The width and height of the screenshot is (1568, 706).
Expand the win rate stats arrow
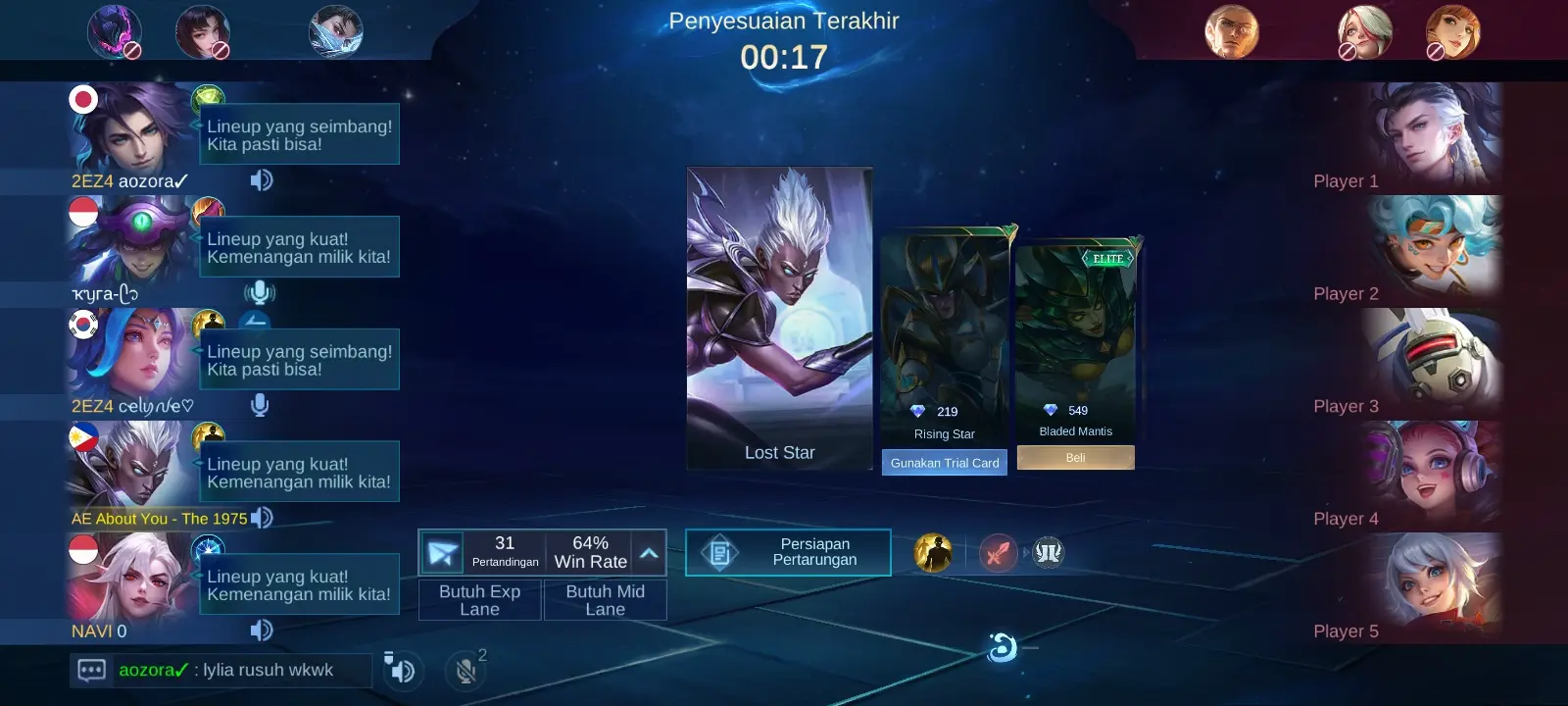coord(649,553)
